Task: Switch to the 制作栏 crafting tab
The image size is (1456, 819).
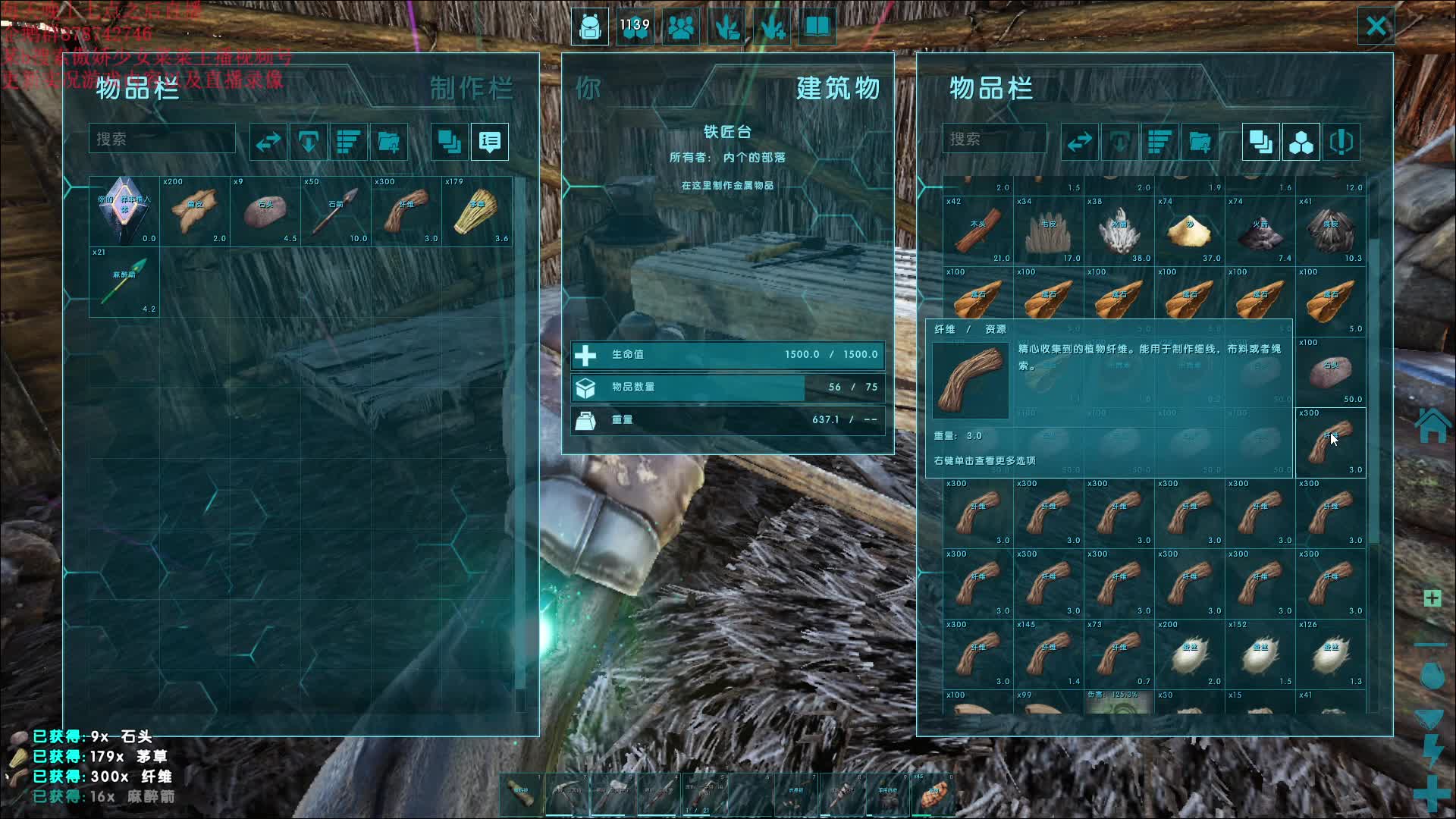Action: click(x=471, y=89)
